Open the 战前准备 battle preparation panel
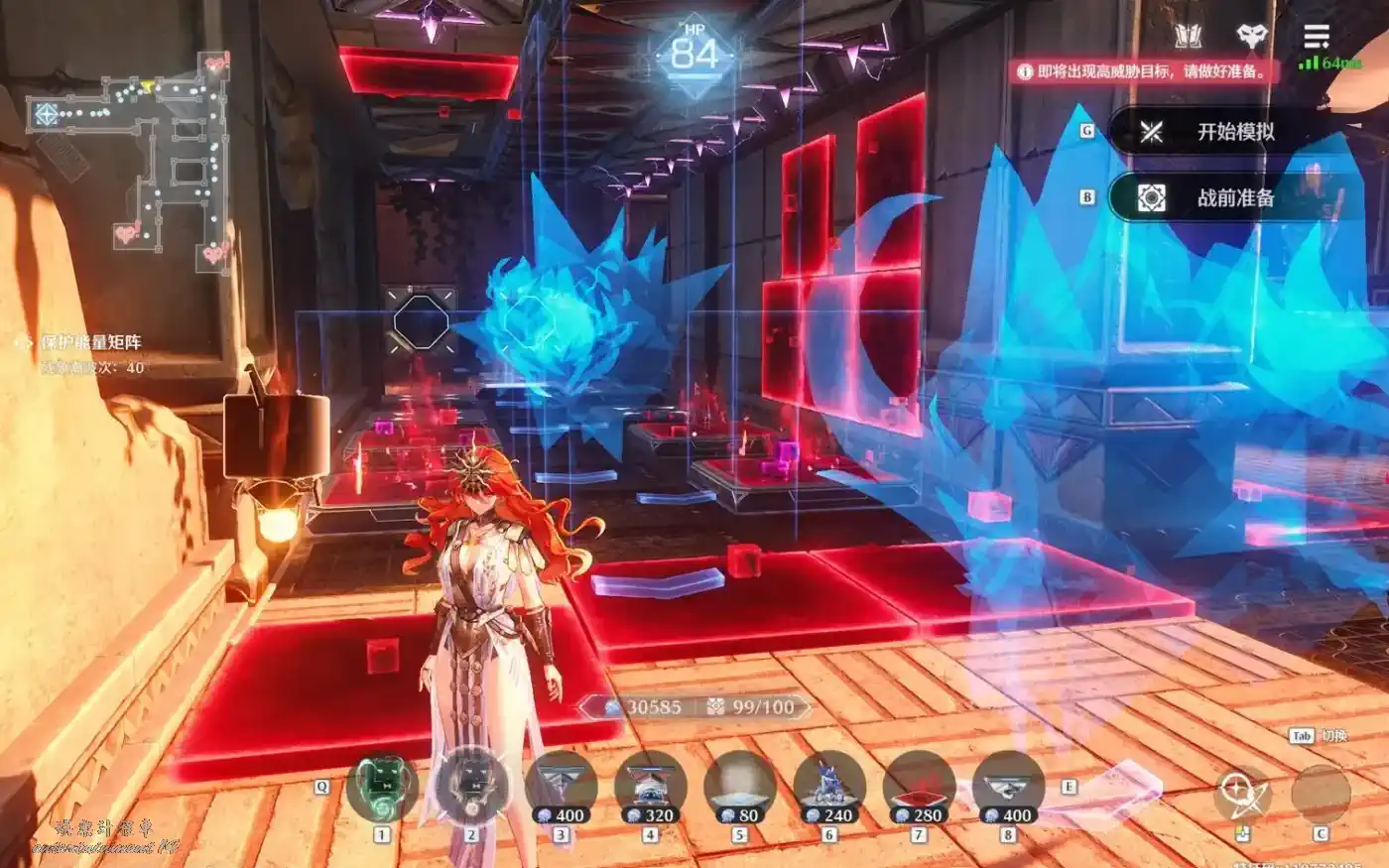Image resolution: width=1389 pixels, height=868 pixels. click(x=1235, y=198)
